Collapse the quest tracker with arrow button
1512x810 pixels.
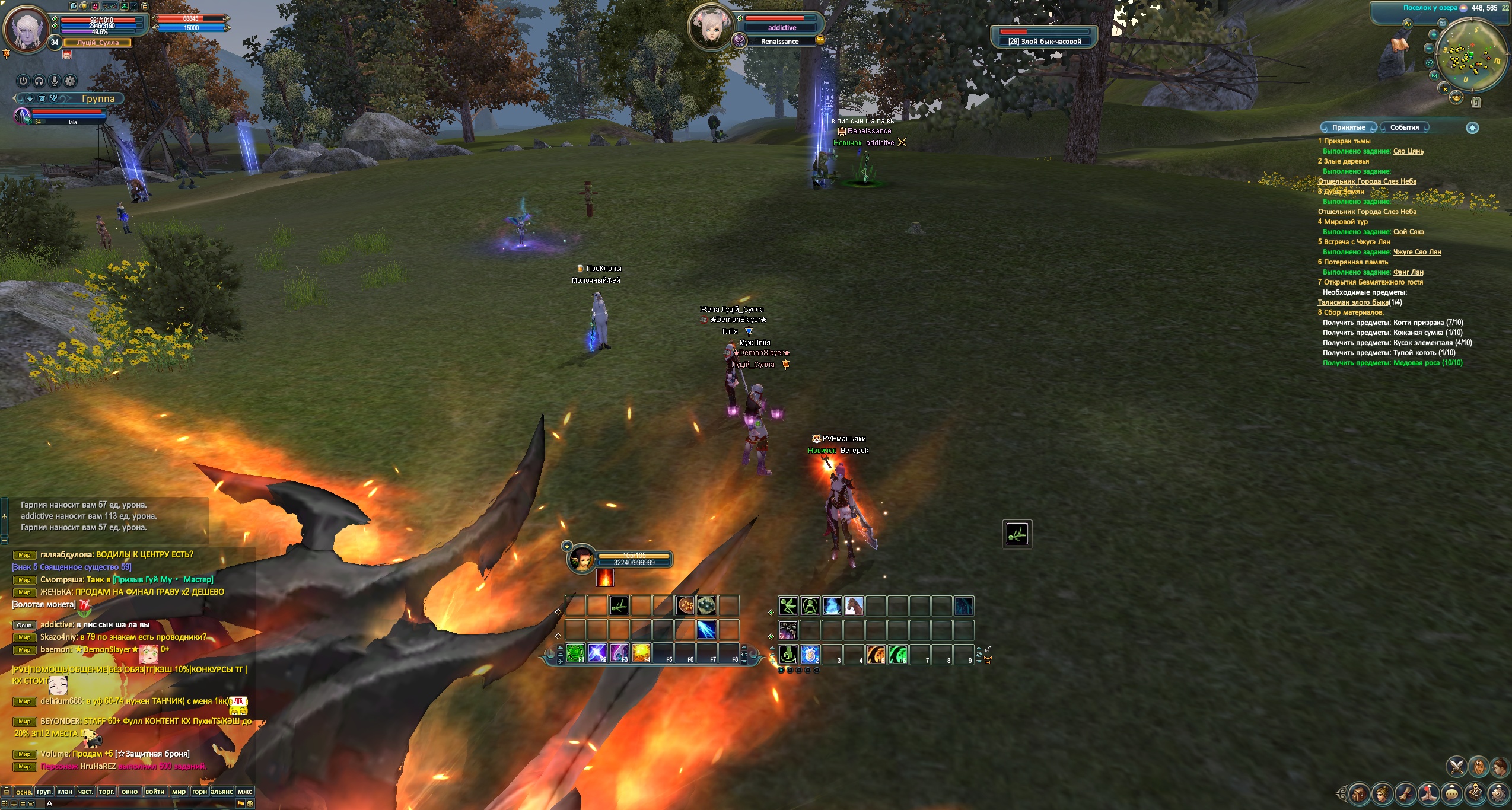[1472, 127]
